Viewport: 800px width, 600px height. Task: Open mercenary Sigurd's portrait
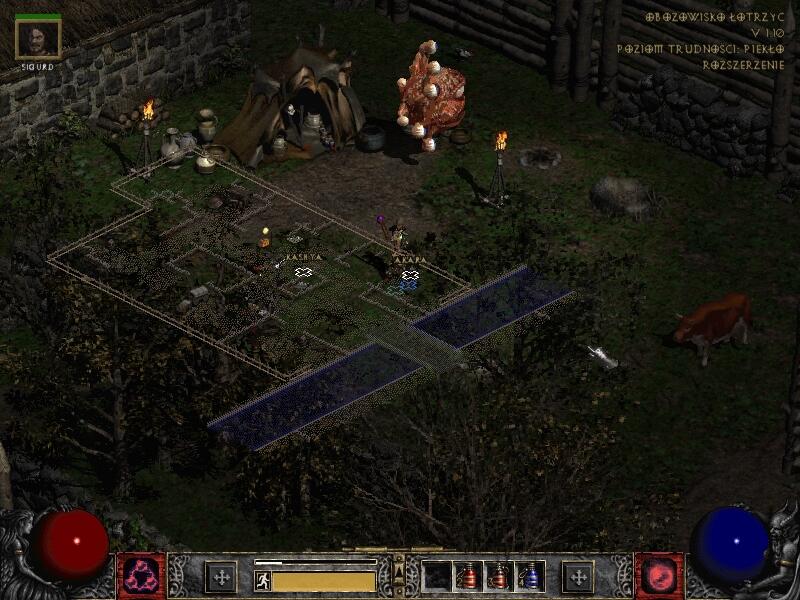(39, 38)
